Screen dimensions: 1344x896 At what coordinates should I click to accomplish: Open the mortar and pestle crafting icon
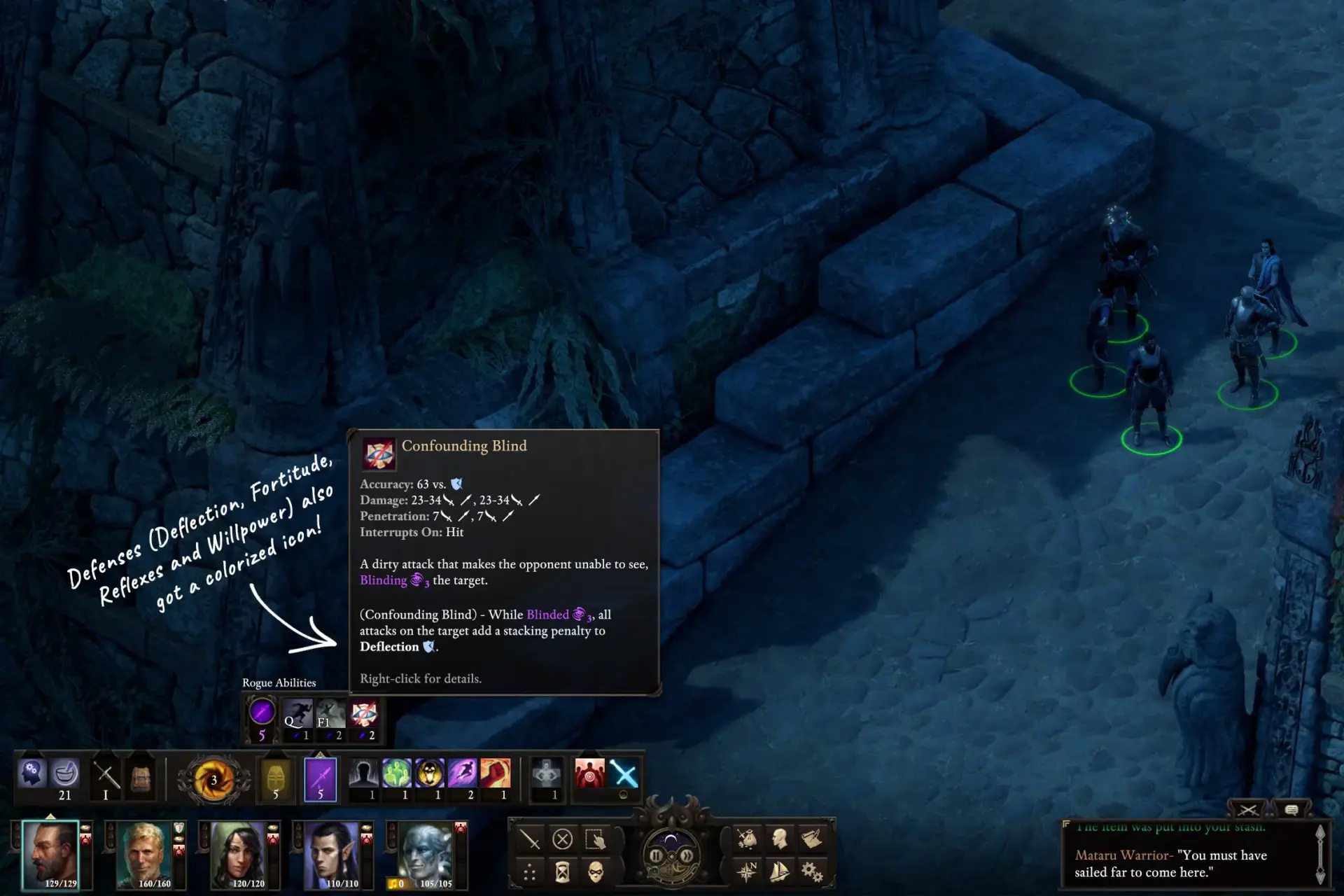pos(65,774)
